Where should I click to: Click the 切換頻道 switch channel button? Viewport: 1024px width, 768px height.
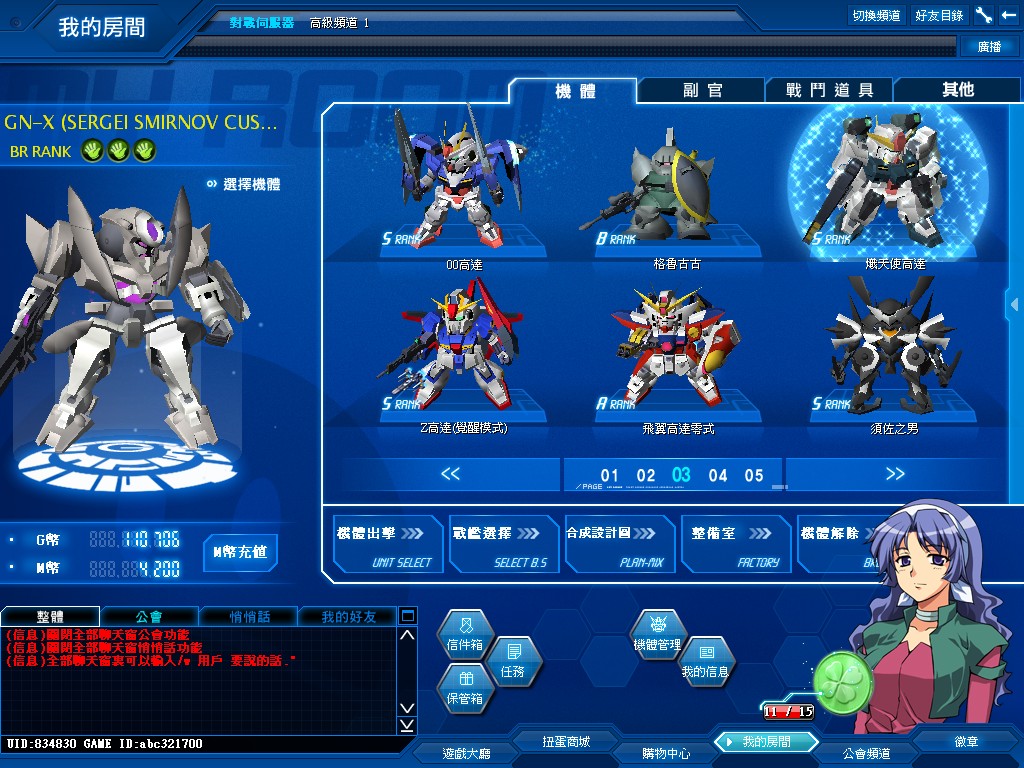(876, 15)
